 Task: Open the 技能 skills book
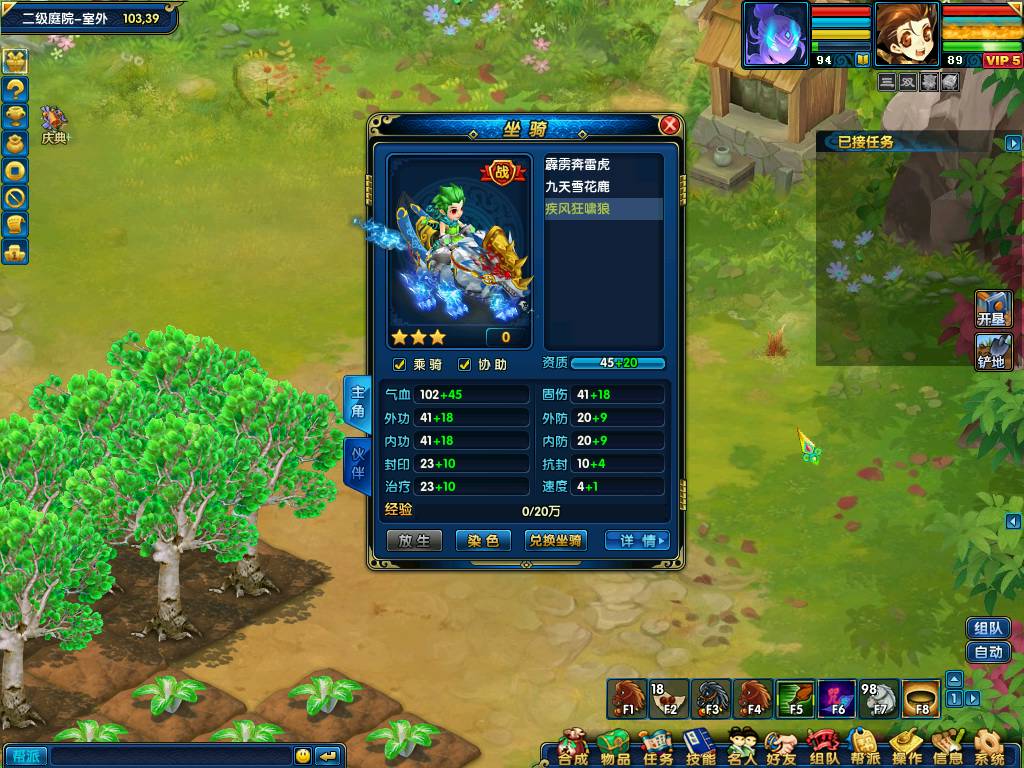[700, 747]
